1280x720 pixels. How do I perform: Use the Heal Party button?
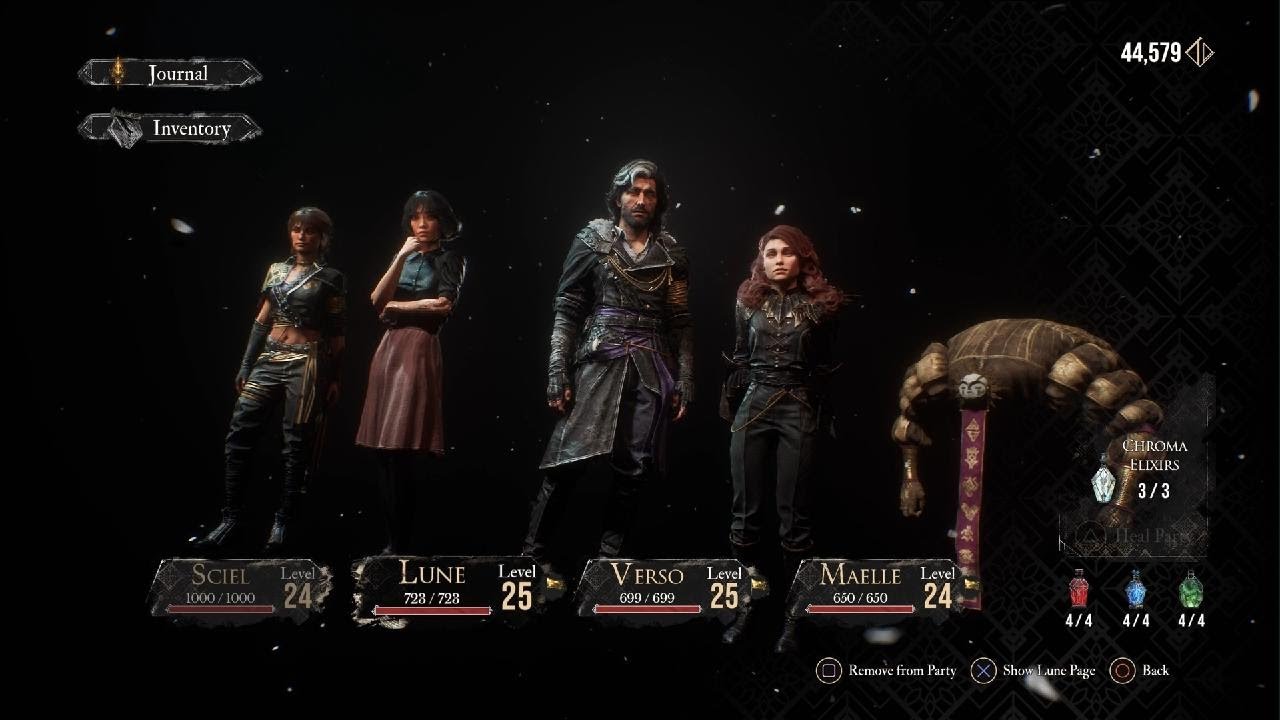1135,536
